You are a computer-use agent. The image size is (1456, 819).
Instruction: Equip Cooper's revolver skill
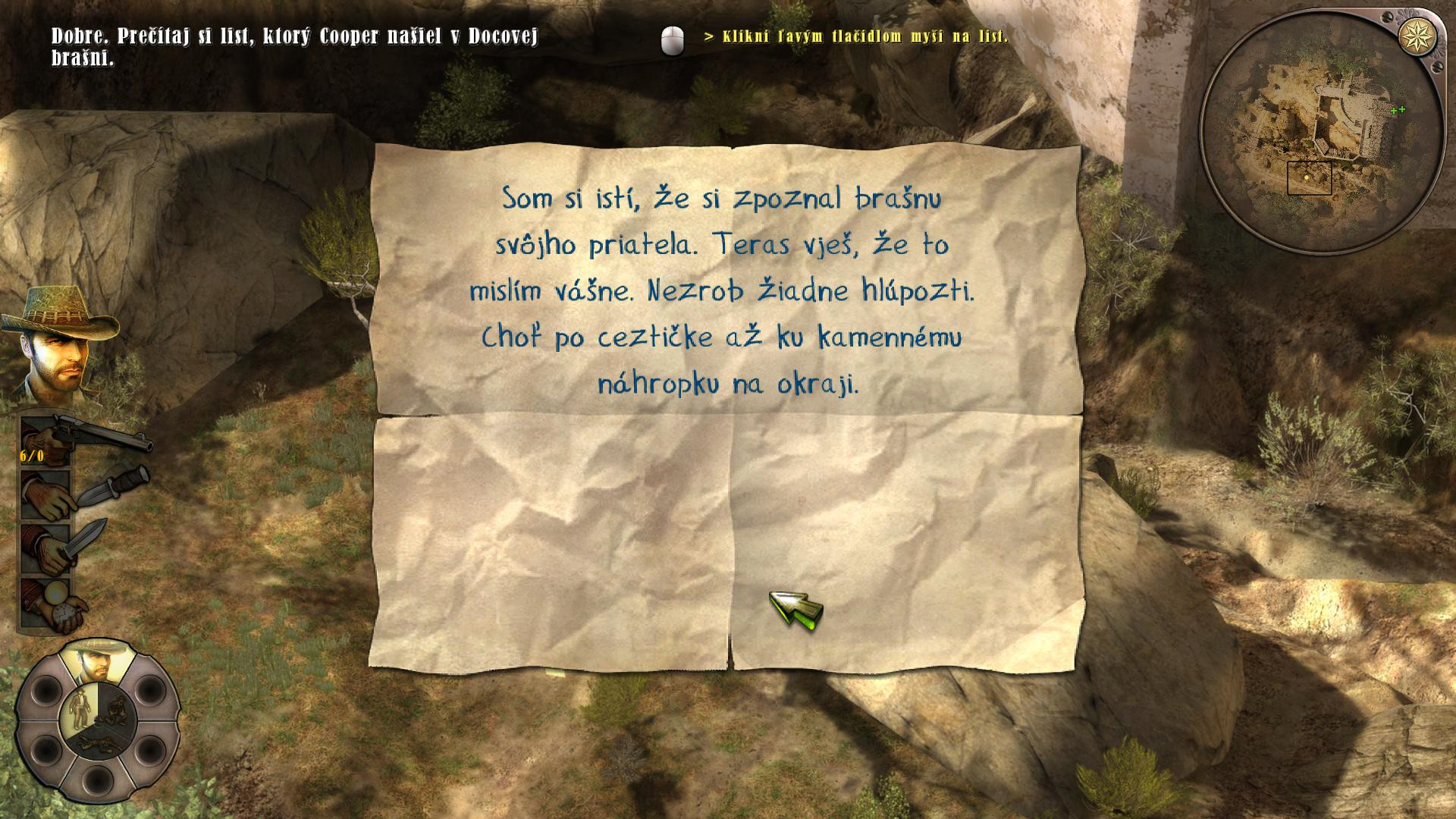[x=47, y=440]
